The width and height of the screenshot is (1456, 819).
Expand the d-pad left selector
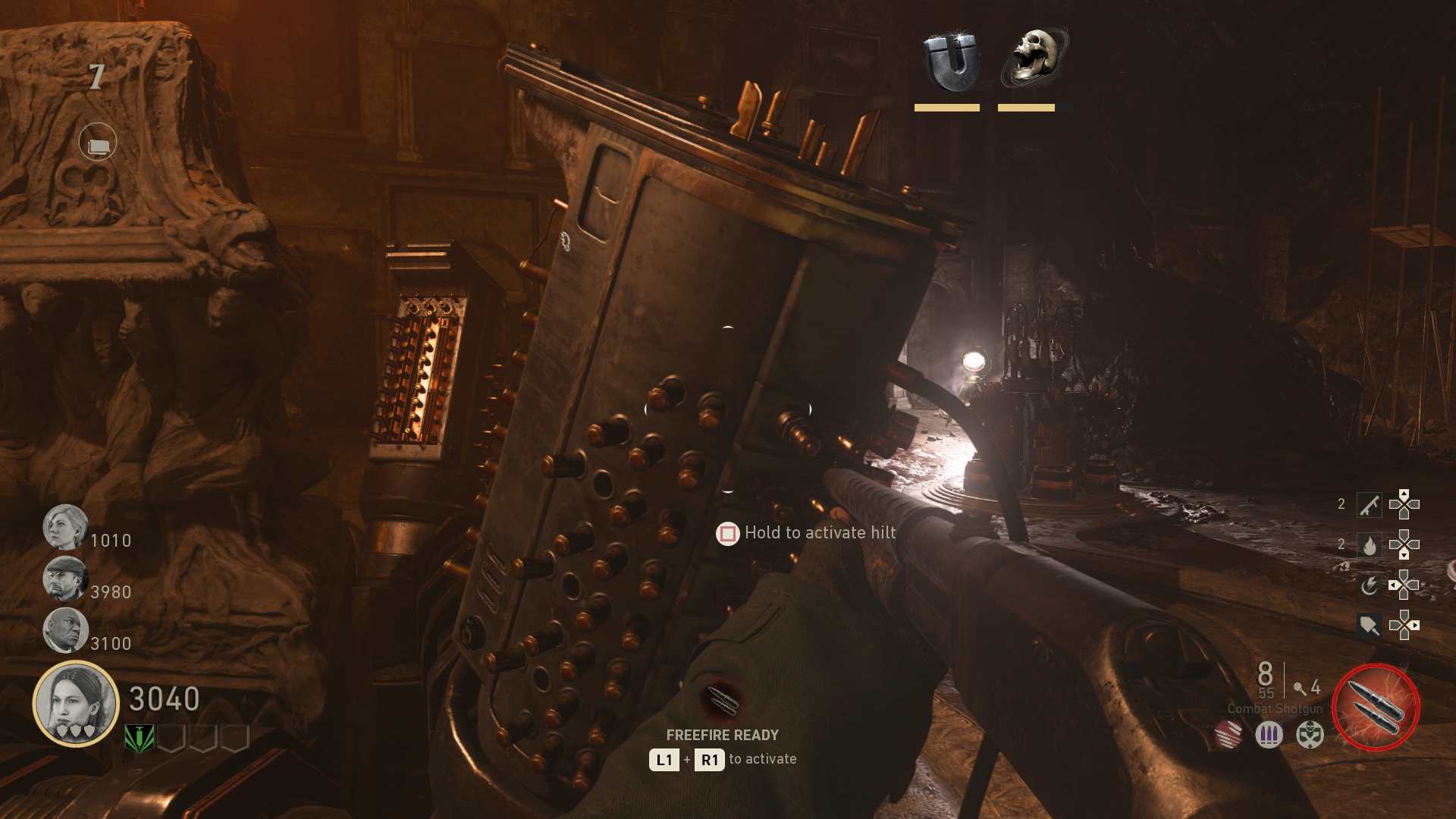(1392, 585)
